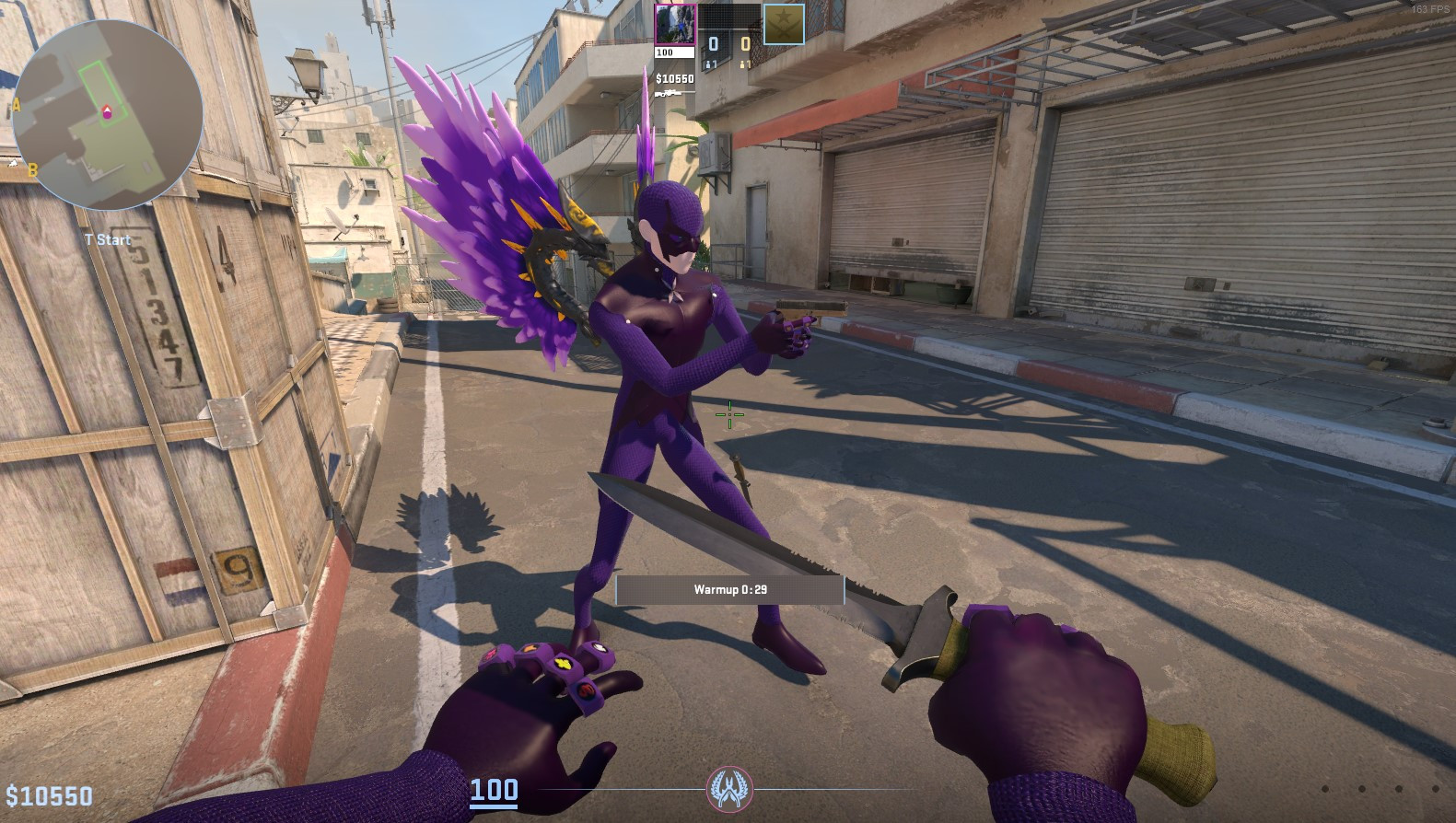Select the T team star-and-knives emblem top right
This screenshot has height=823, width=1456.
[x=784, y=24]
